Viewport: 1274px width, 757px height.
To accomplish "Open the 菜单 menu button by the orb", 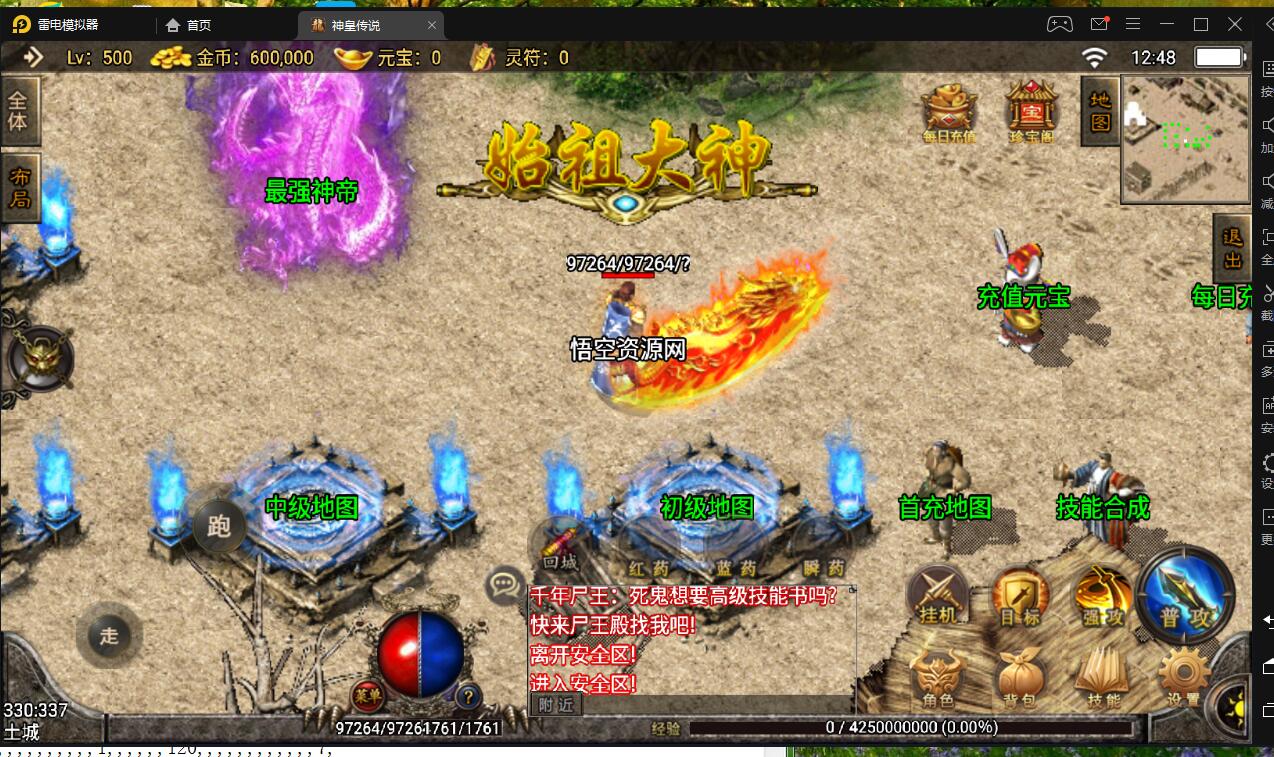I will pyautogui.click(x=367, y=694).
